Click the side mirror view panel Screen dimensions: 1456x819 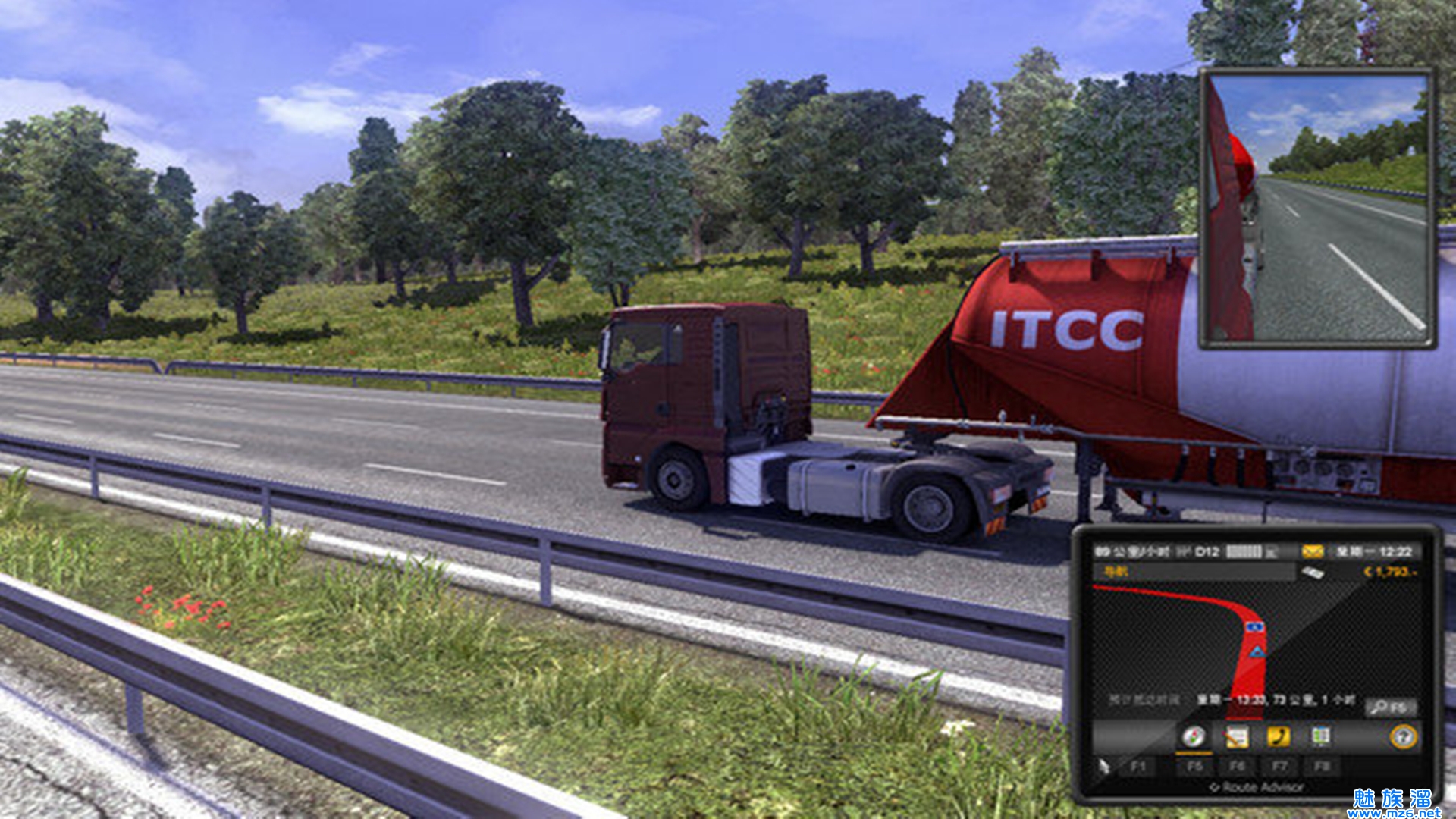point(1318,209)
